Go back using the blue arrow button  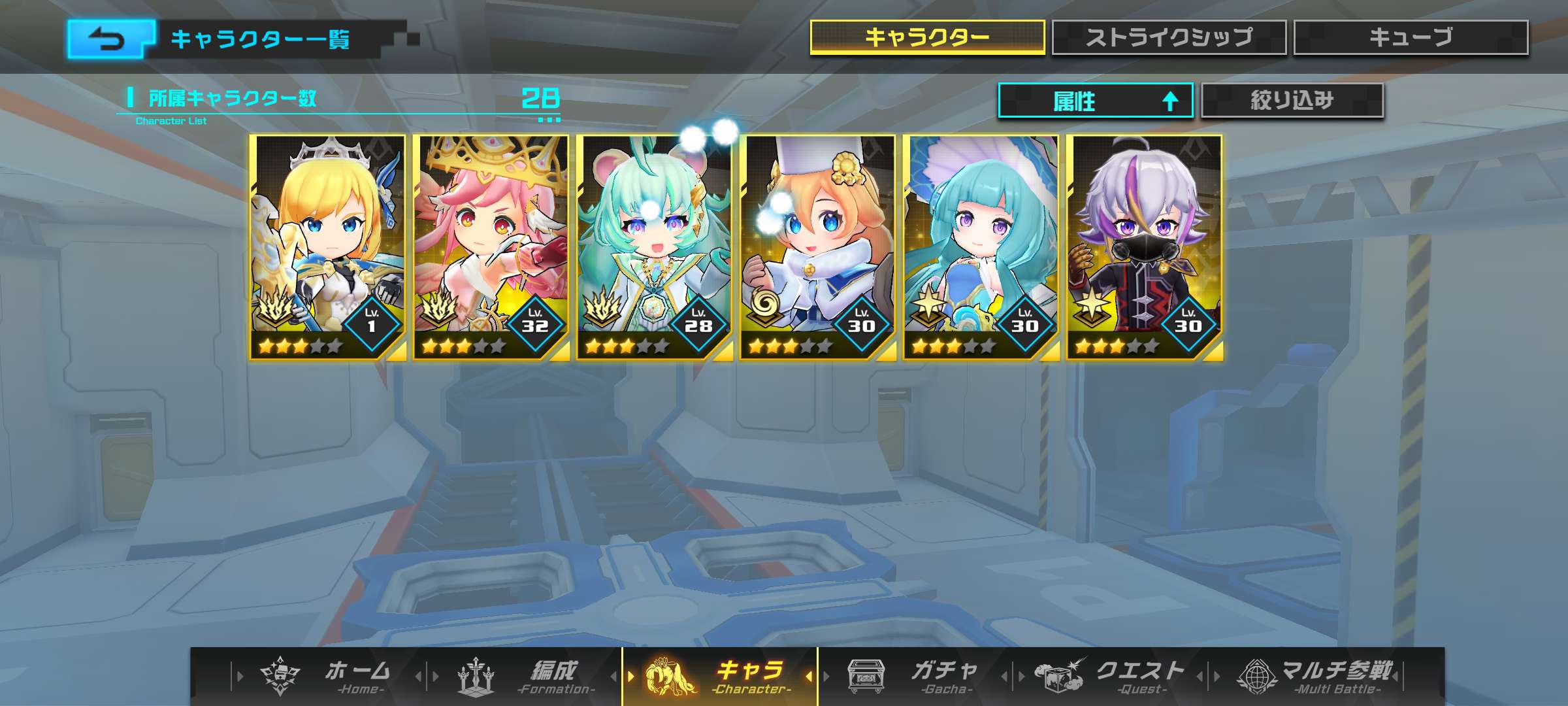tap(110, 40)
